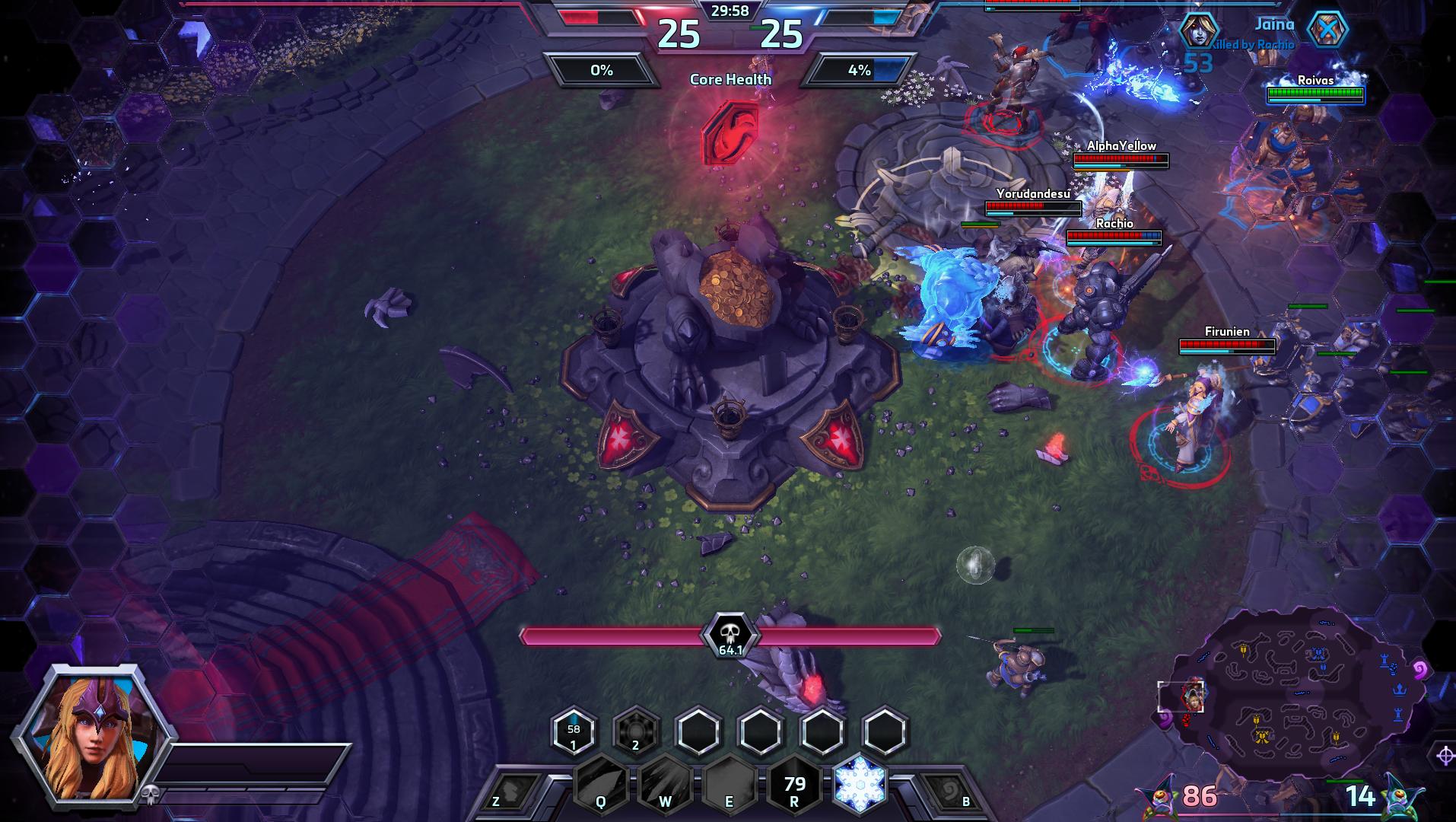This screenshot has width=1456, height=822.
Task: Toggle the crosshair button beside the minimap
Action: 1445,755
